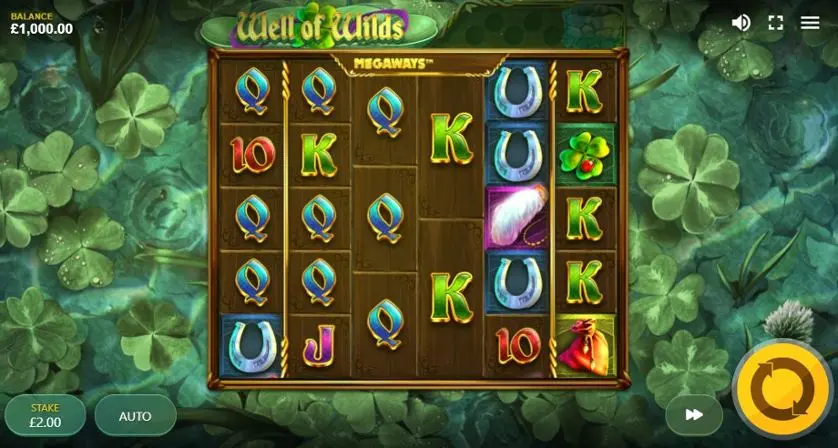The width and height of the screenshot is (838, 448).
Task: Activate the fast-forward turbo button
Action: [694, 414]
